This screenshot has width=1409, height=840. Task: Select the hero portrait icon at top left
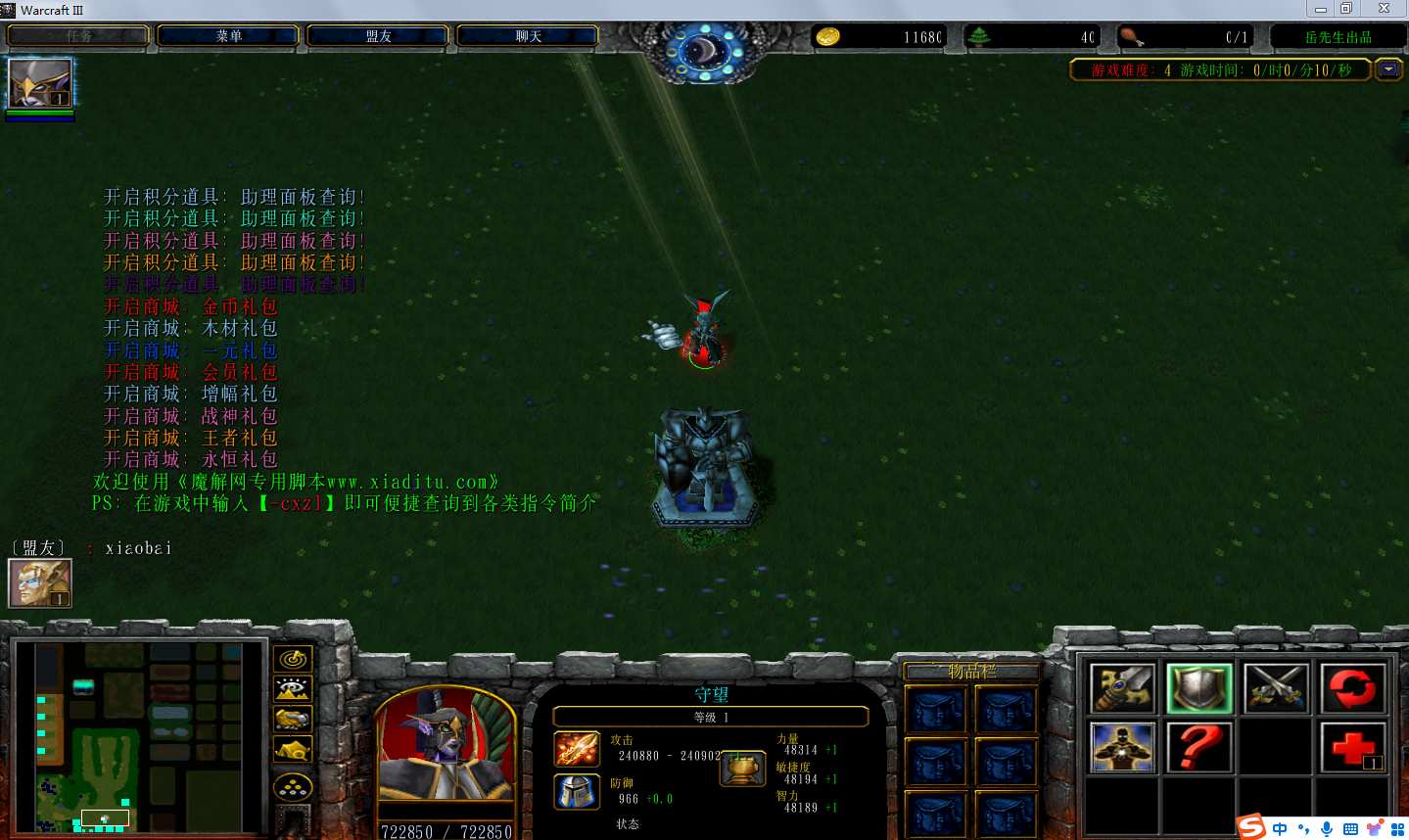point(40,84)
